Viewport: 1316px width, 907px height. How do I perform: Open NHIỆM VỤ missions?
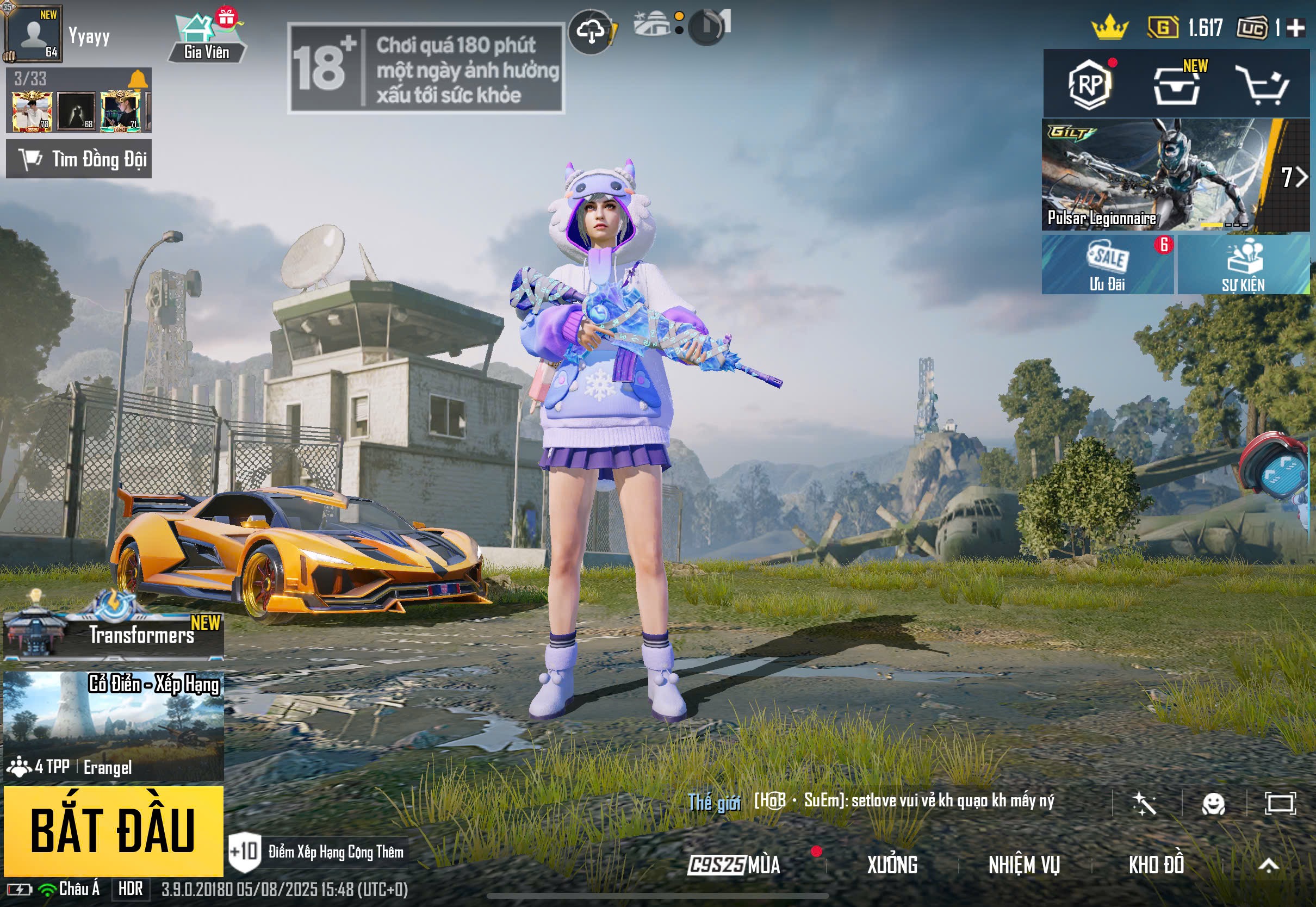click(1024, 865)
